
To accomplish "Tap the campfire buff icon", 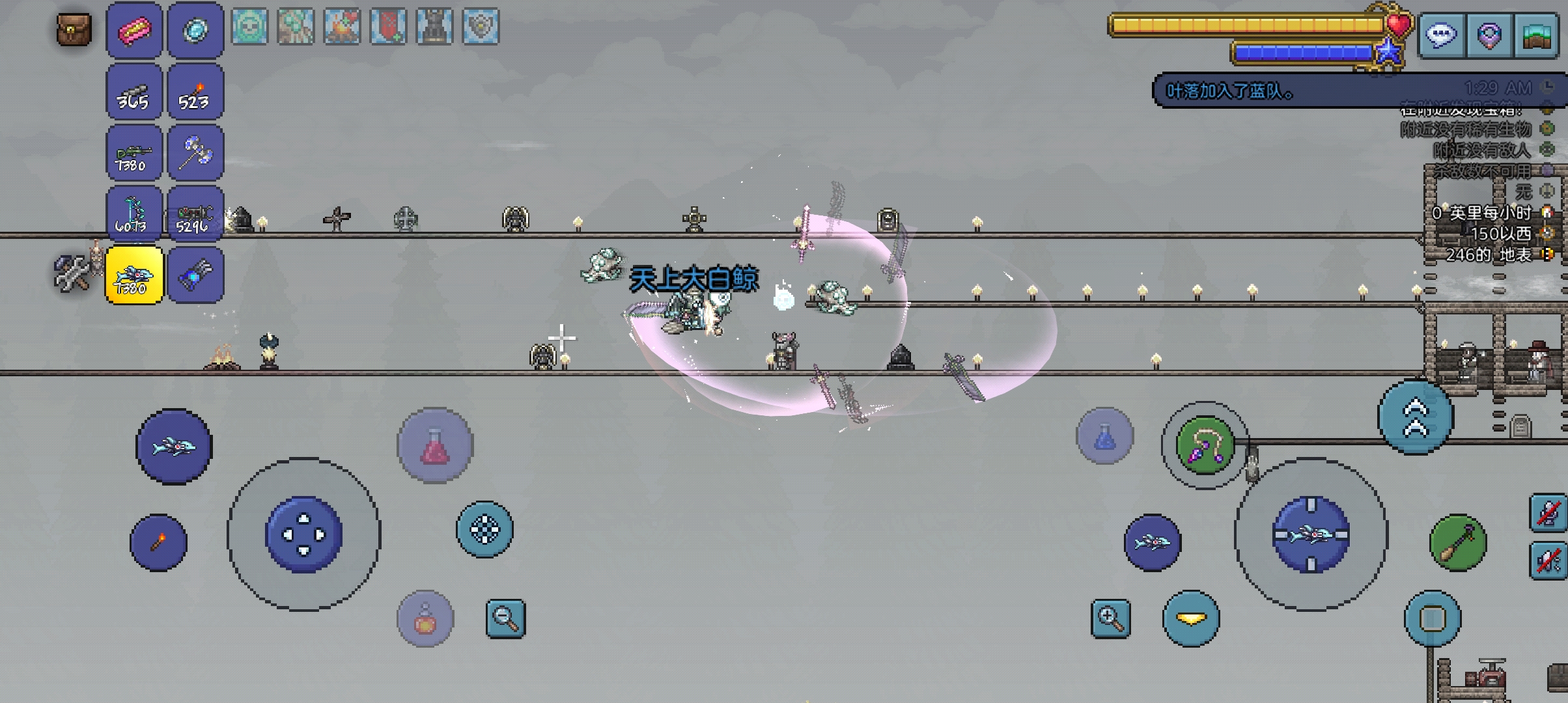I will click(342, 27).
